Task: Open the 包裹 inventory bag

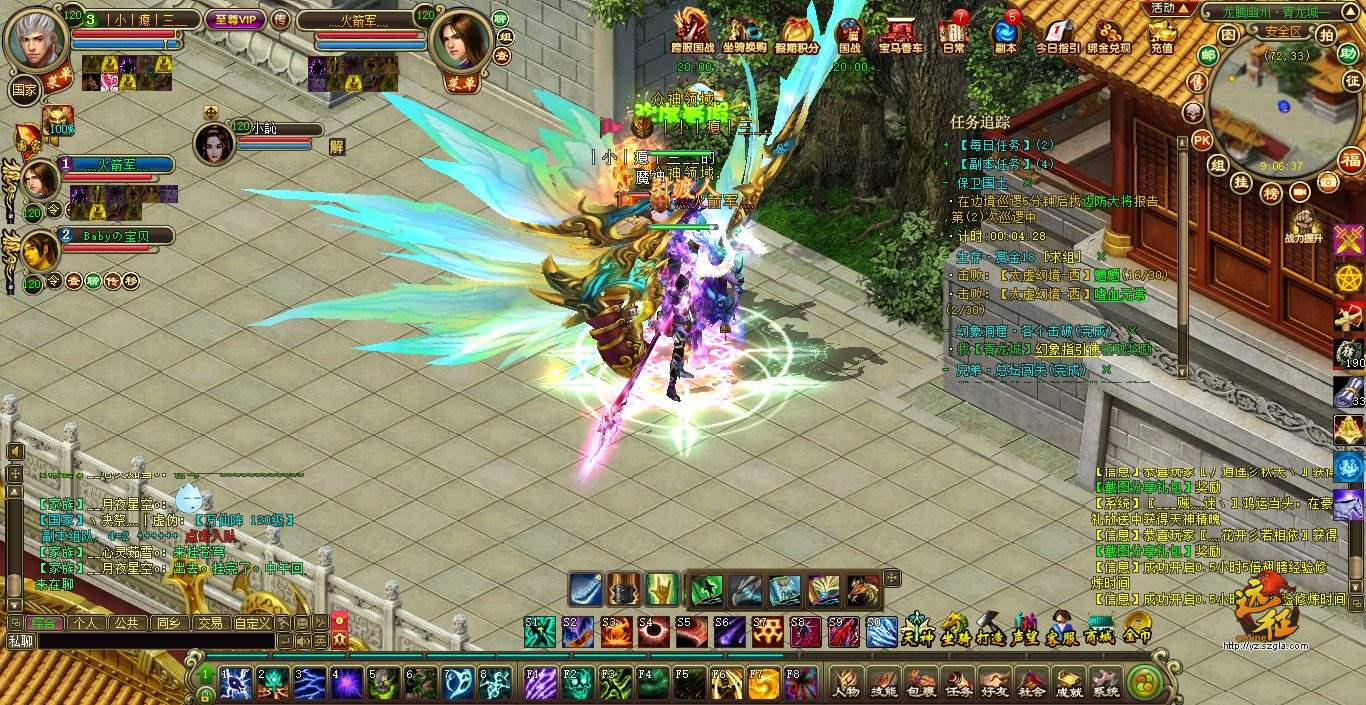Action: [920, 682]
